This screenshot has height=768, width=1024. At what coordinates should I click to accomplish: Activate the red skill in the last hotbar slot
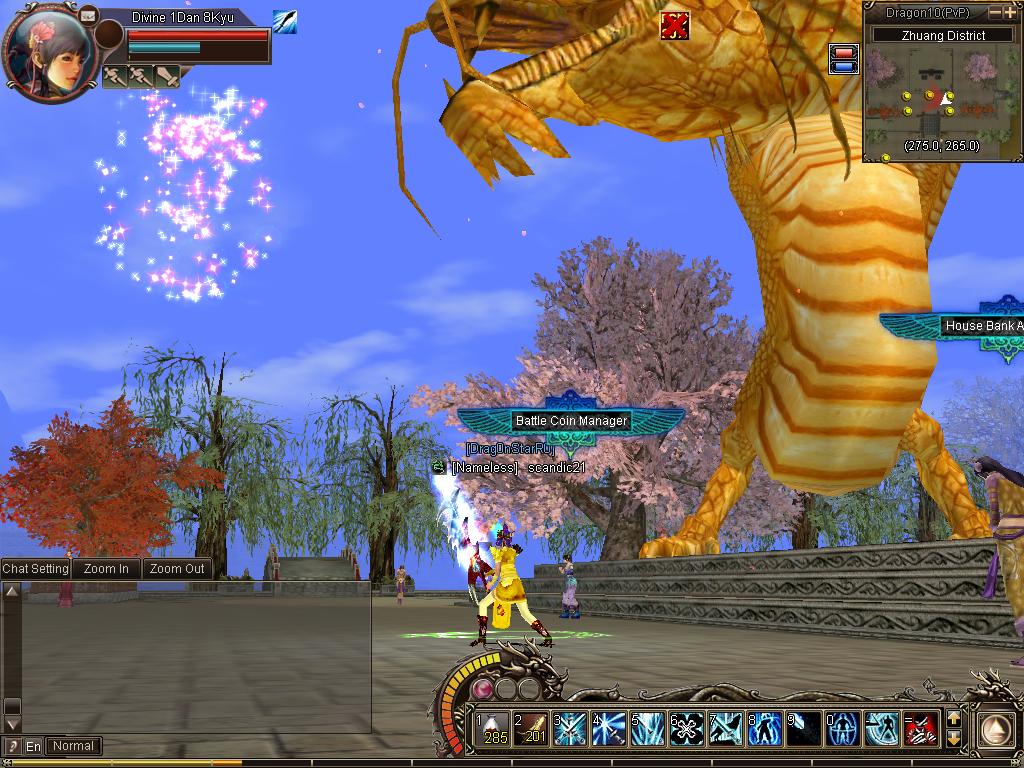pos(921,728)
